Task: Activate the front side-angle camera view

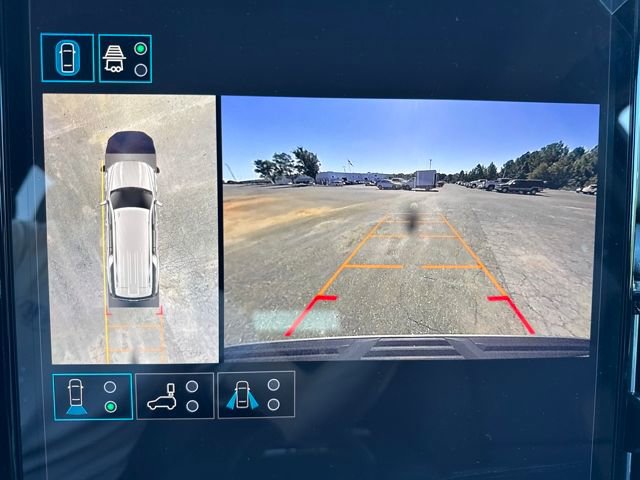Action: click(256, 394)
